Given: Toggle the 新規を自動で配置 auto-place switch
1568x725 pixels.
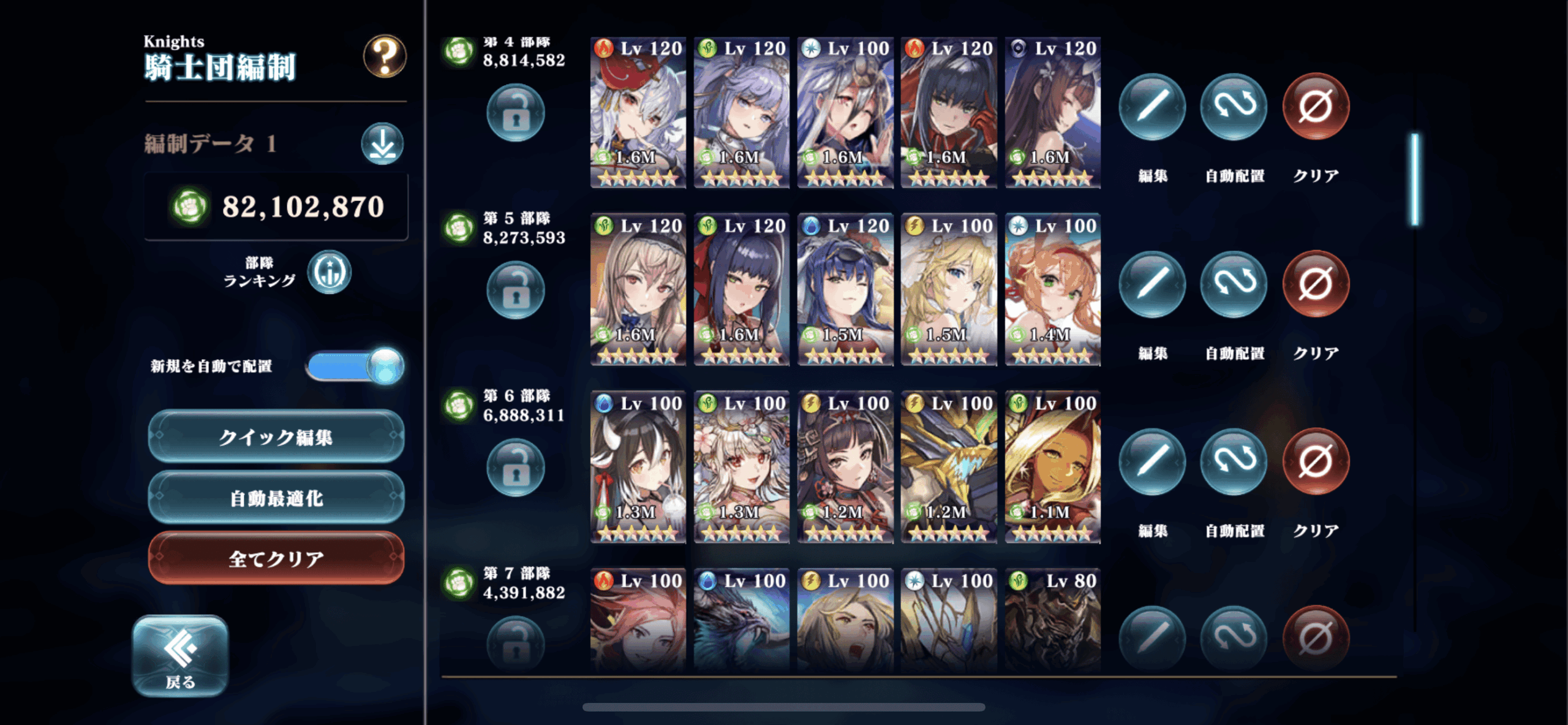Looking at the screenshot, I should click(x=355, y=366).
